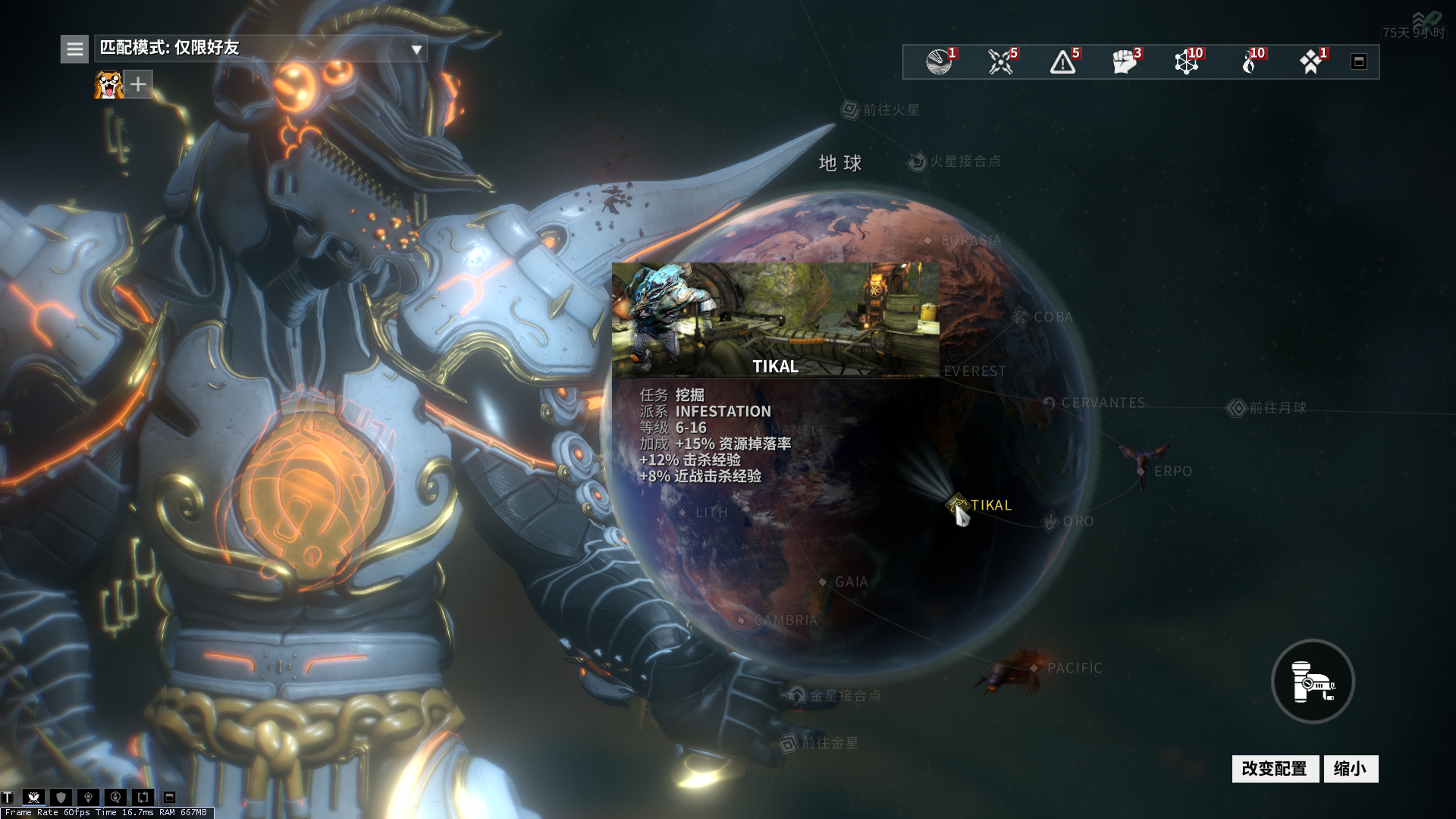Open the star-shaped event notification showing 1
The height and width of the screenshot is (819, 1456).
[1310, 64]
